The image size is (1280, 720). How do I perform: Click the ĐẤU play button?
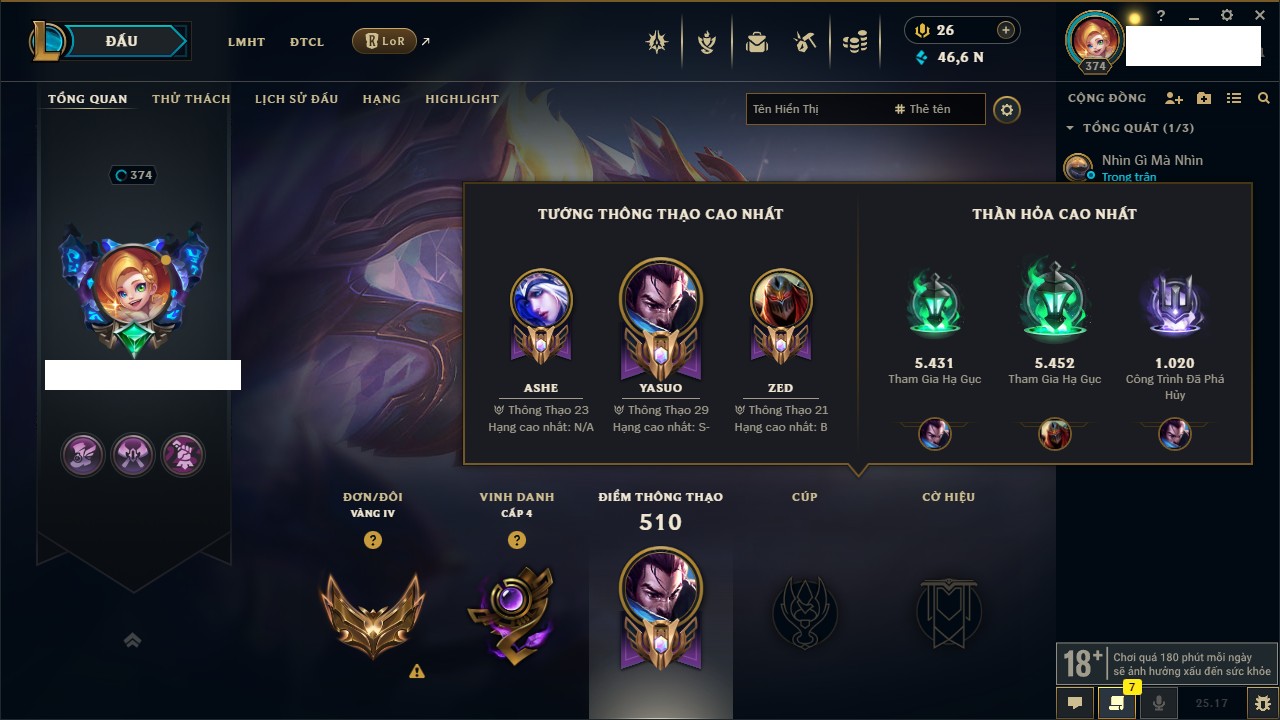(120, 41)
